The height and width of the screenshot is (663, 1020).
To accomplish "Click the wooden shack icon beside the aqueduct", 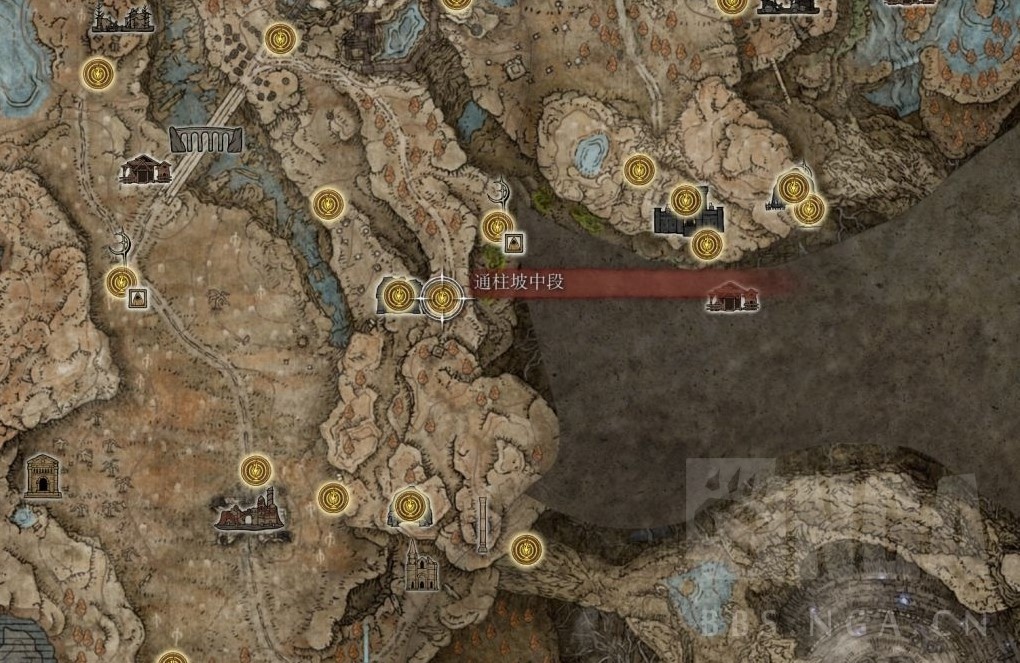I will [x=145, y=169].
